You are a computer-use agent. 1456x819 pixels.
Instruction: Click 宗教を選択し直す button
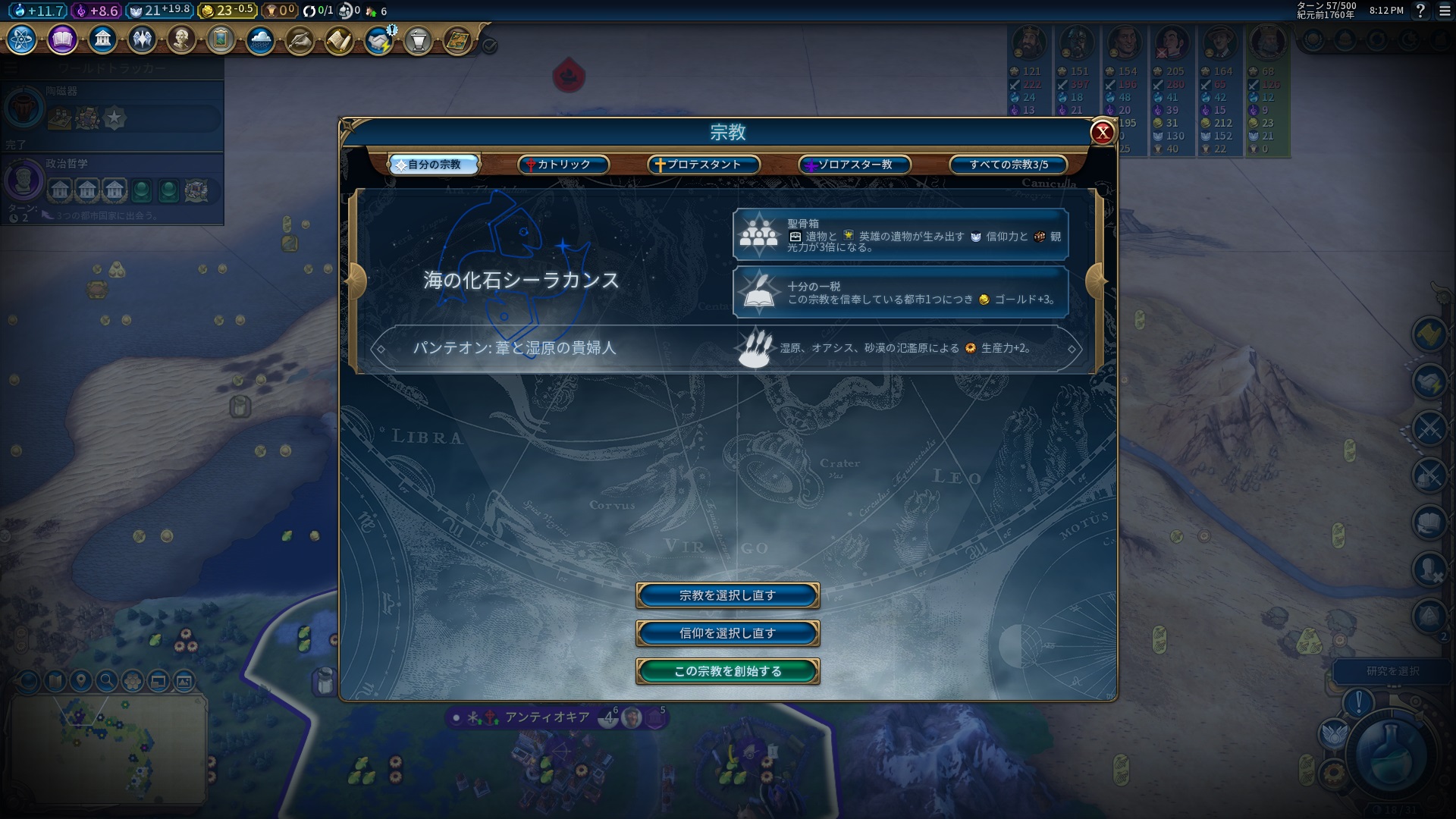727,595
